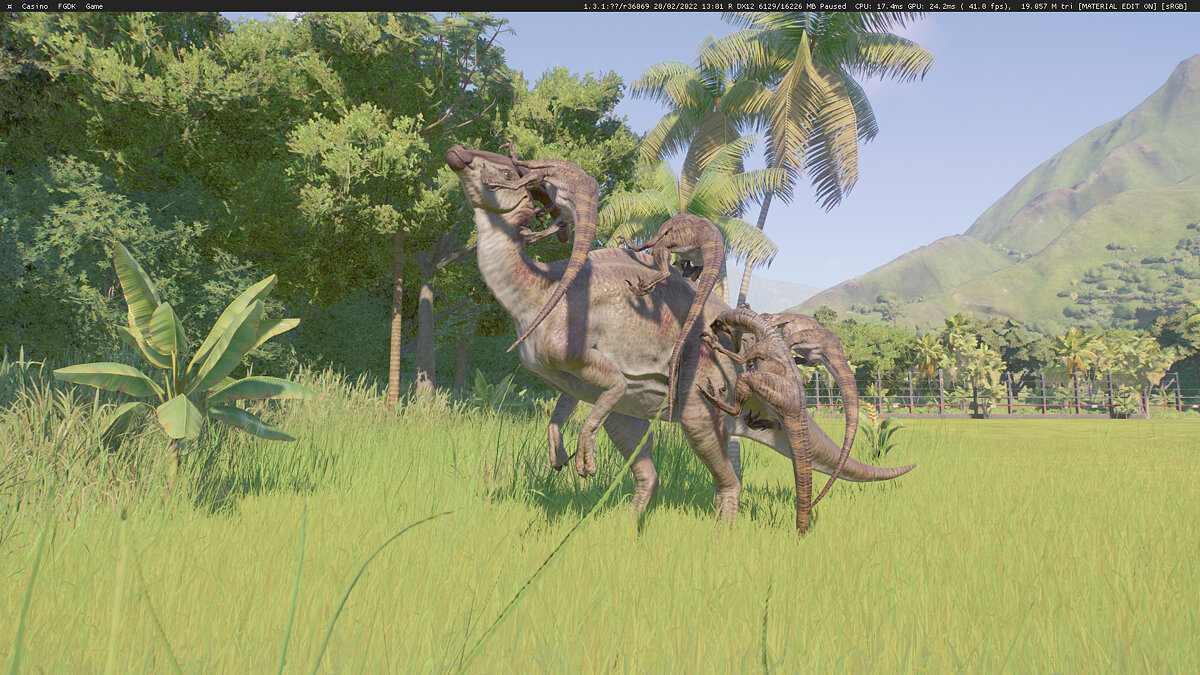Click the small icon left of Casino

pos(9,6)
